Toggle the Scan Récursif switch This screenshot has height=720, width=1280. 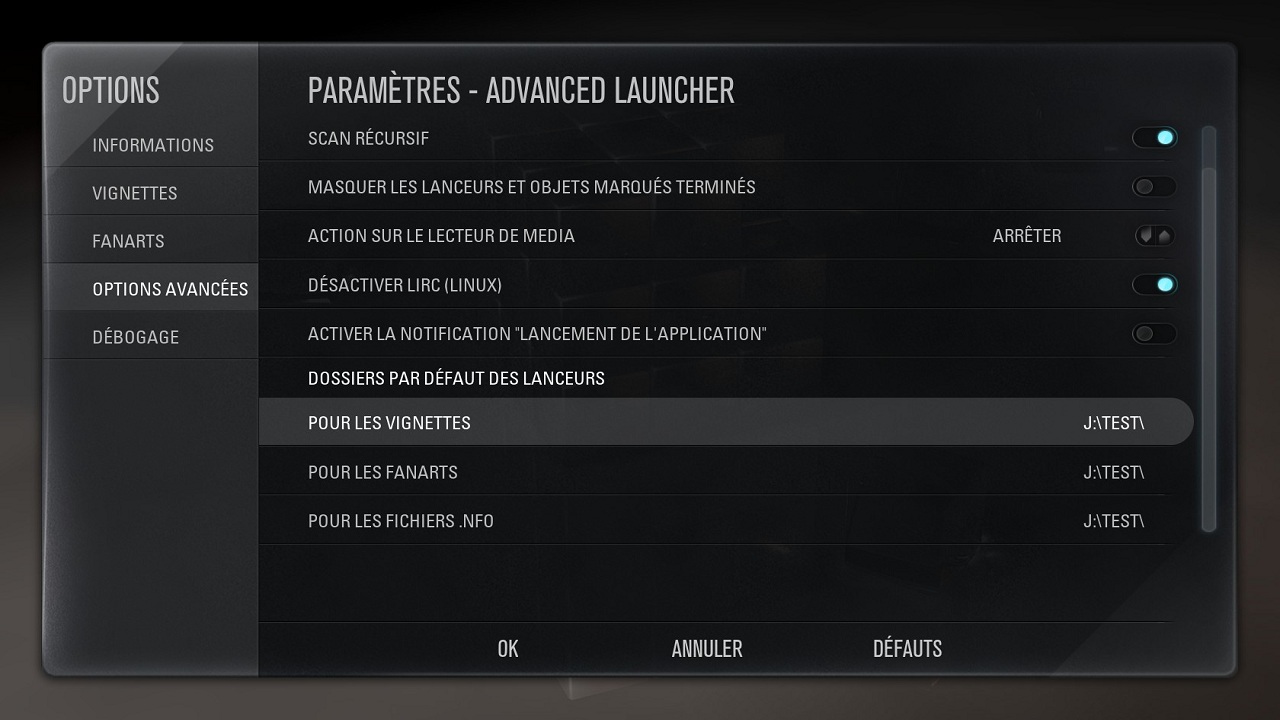(1154, 138)
